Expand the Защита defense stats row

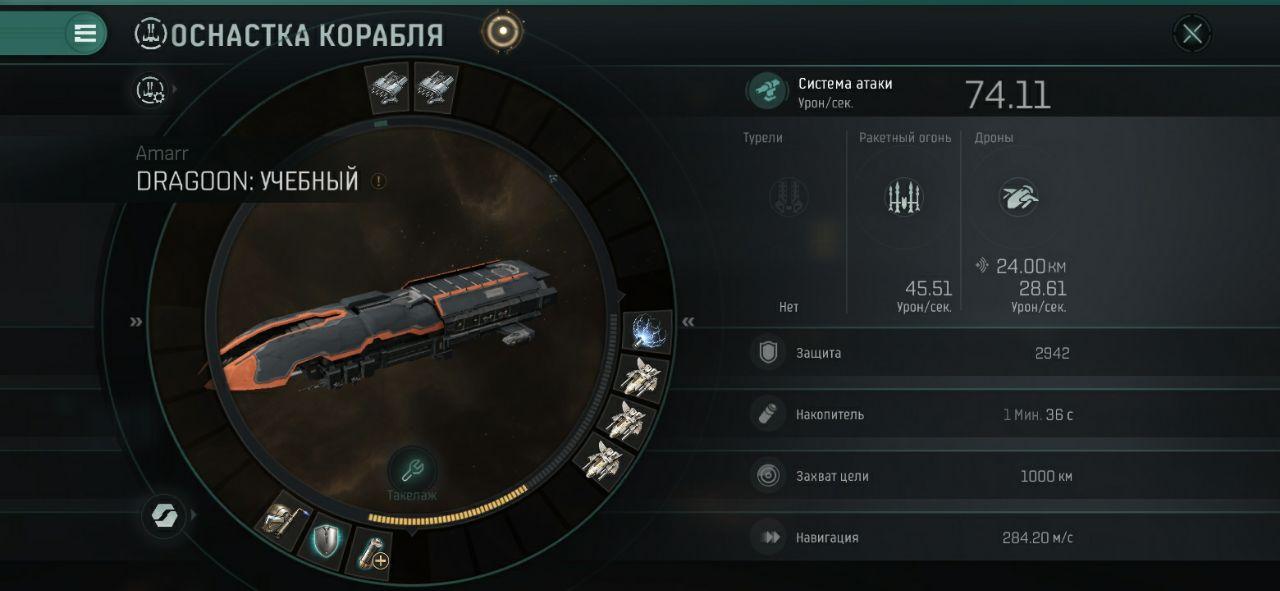(910, 353)
